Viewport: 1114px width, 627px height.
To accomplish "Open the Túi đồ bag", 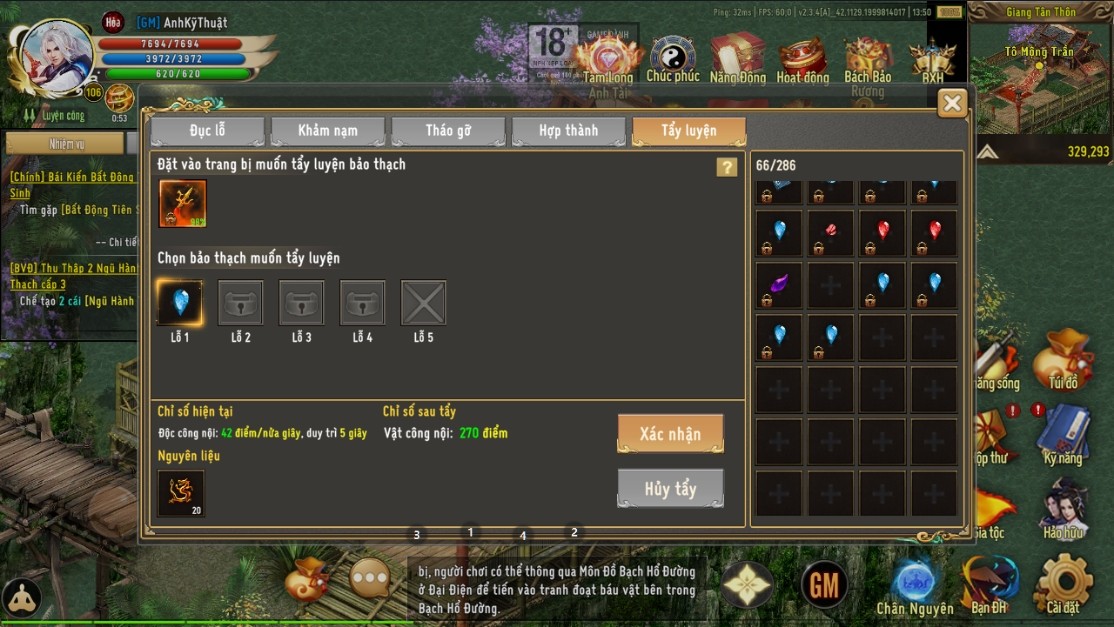I will (1063, 360).
